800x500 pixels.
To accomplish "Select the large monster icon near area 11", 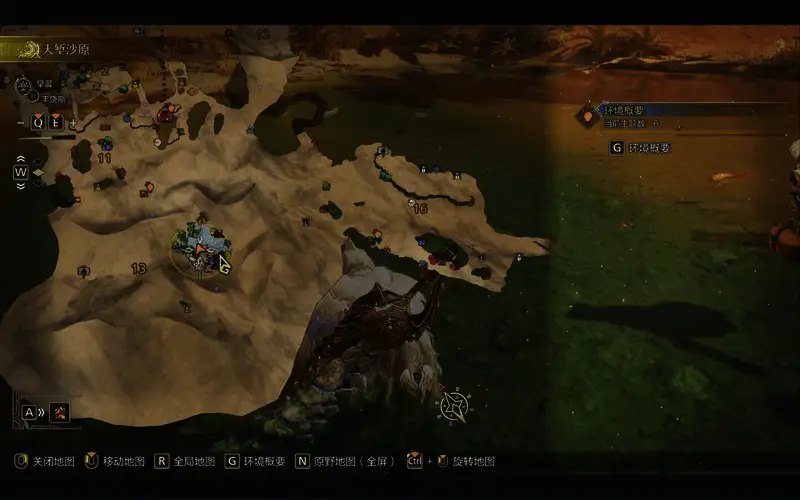I will pos(165,116).
